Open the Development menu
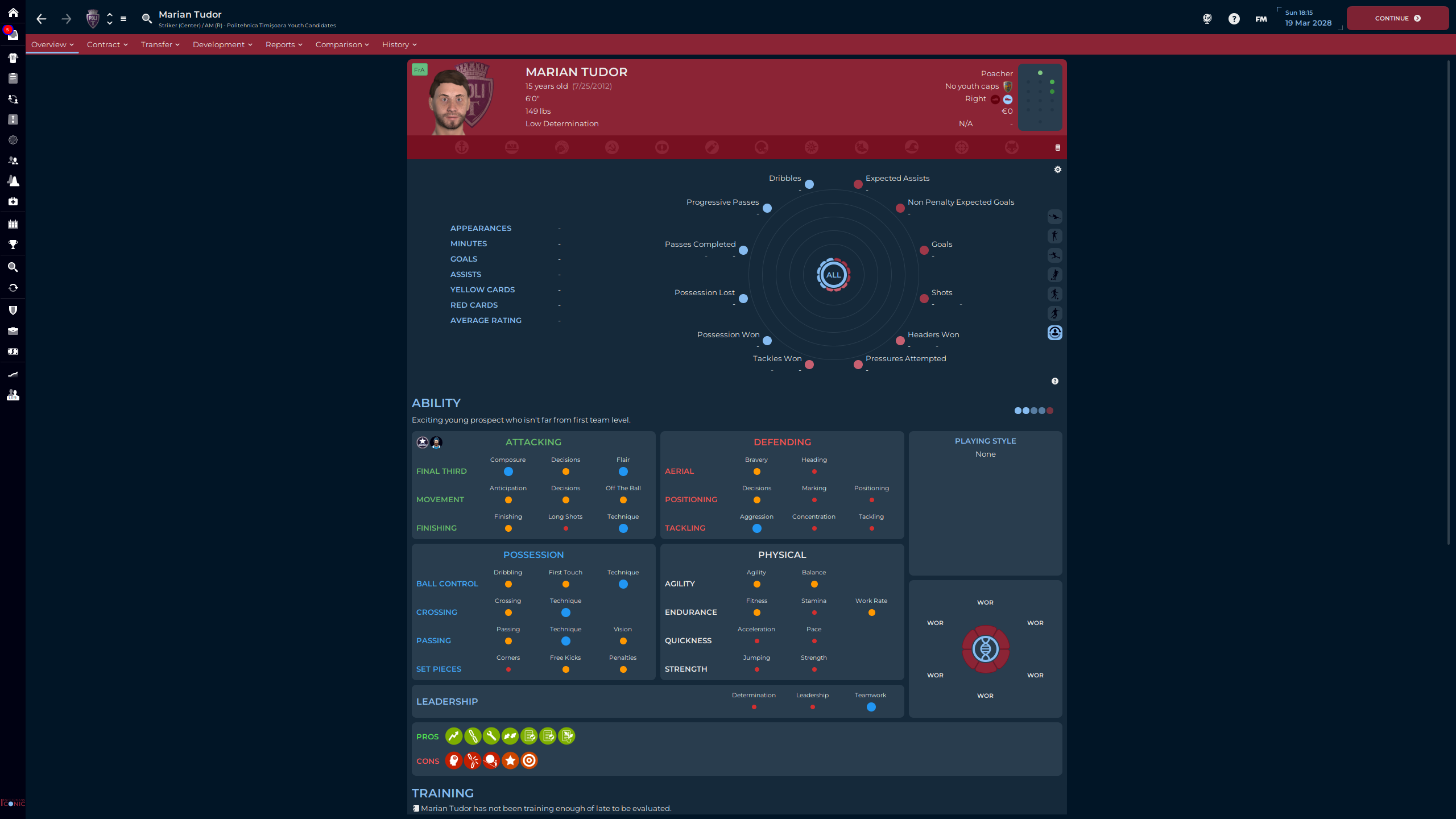The image size is (1456, 819). click(x=222, y=44)
